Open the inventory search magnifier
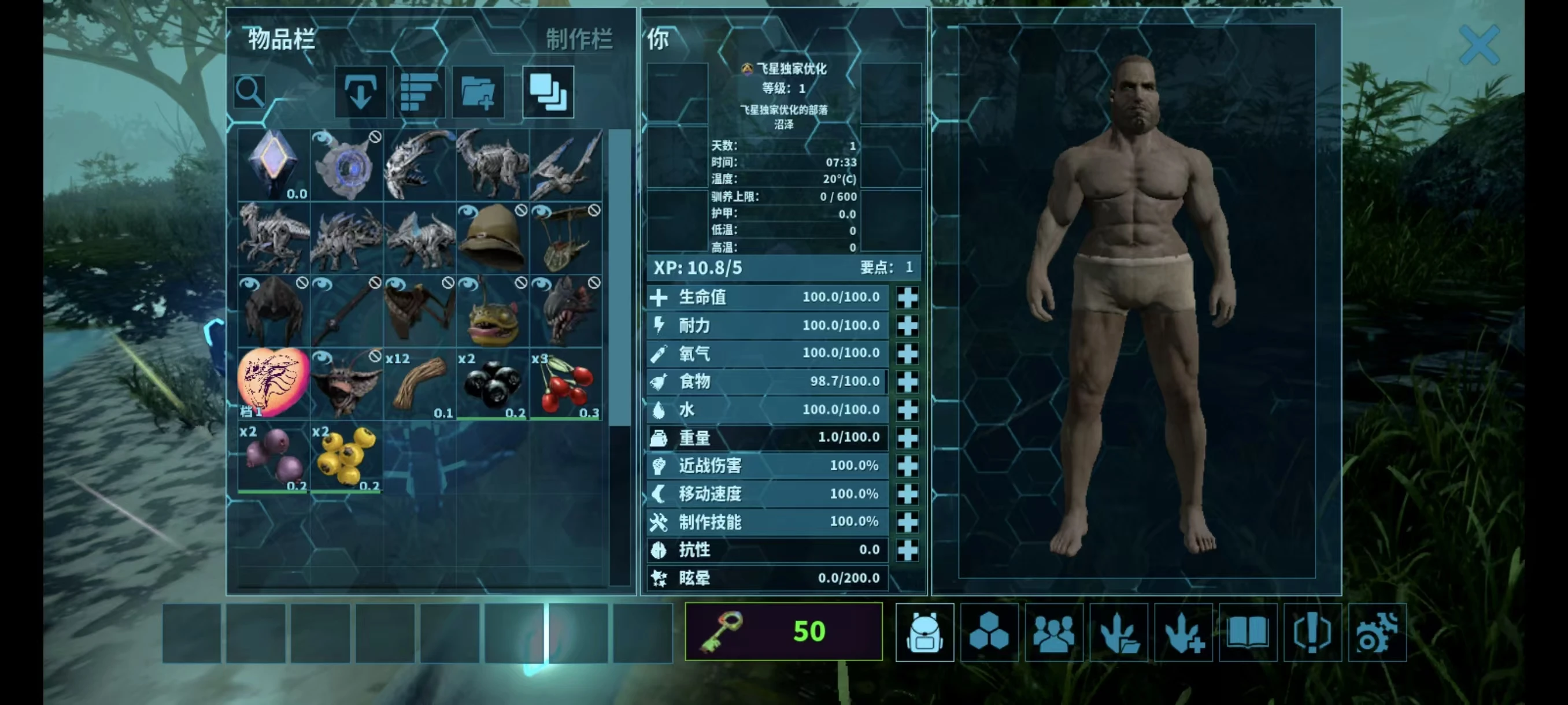The height and width of the screenshot is (705, 1568). [250, 92]
